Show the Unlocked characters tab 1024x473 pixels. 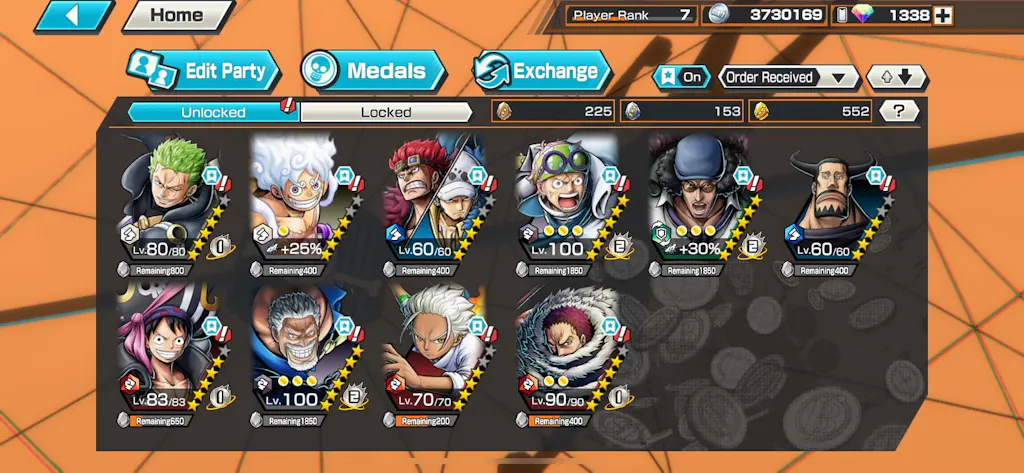(x=213, y=112)
